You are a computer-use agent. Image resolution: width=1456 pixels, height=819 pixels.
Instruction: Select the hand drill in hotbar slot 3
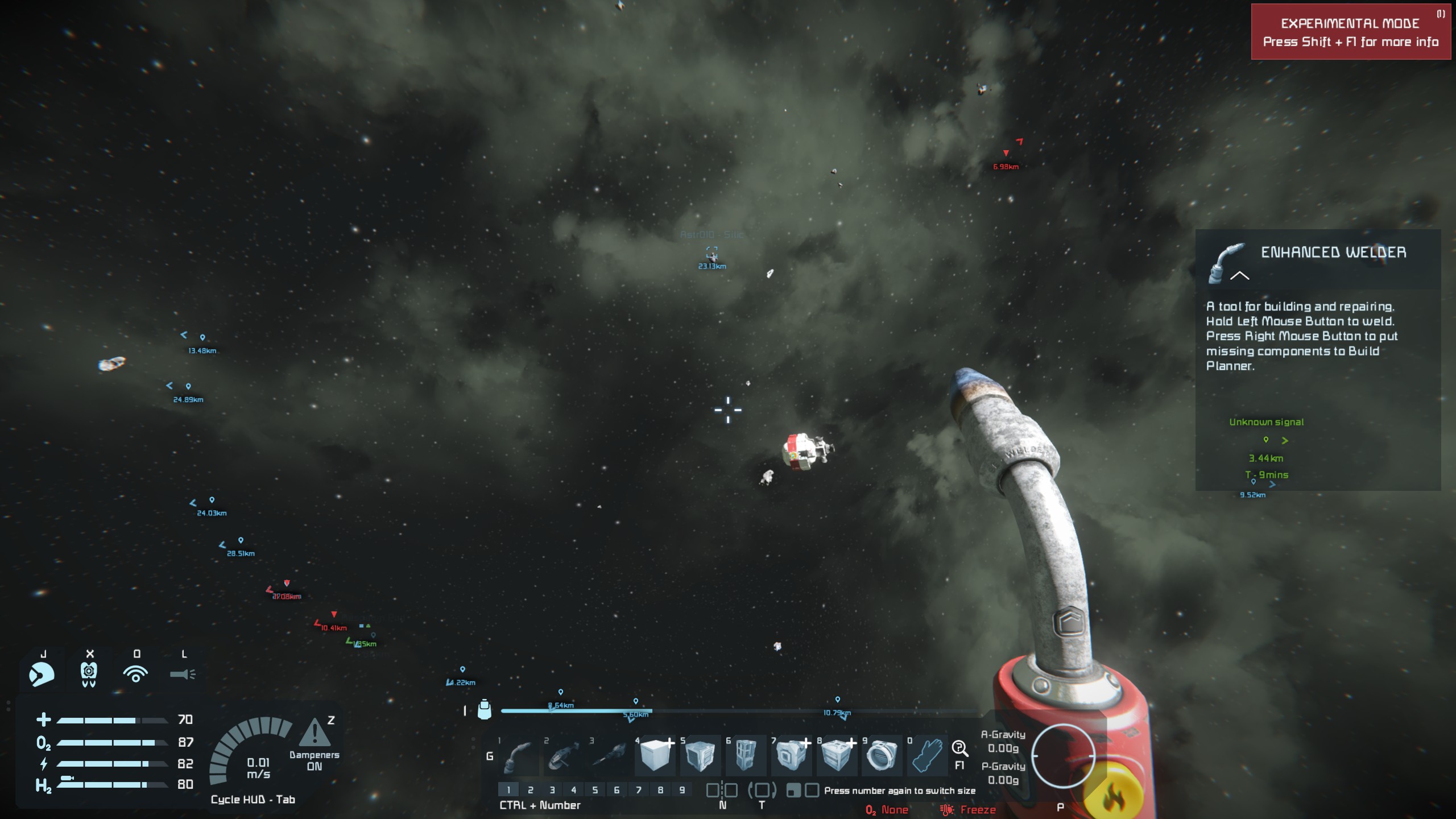click(x=609, y=756)
